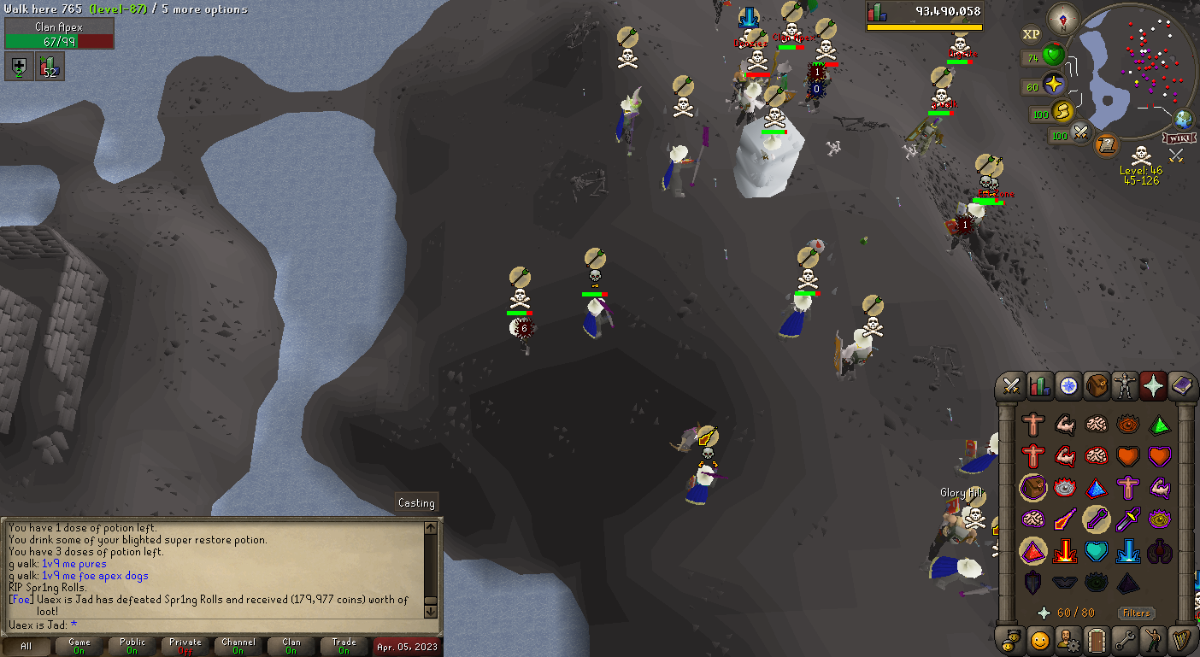Open the world map globe
Viewport: 1200px width, 657px height.
coord(1184,119)
